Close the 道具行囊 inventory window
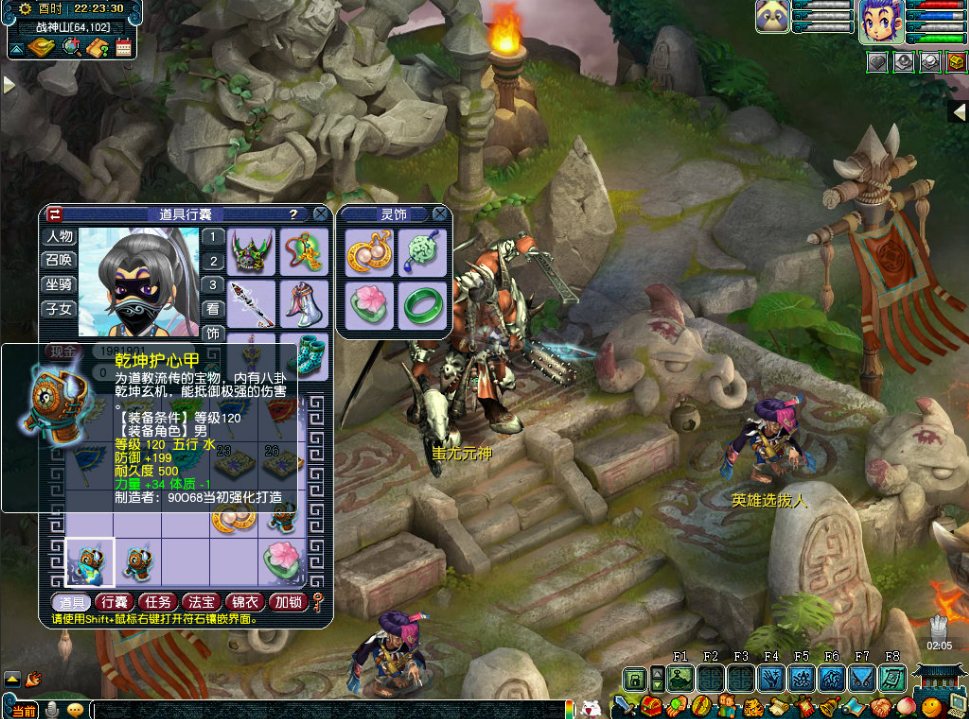This screenshot has width=969, height=719. 320,214
